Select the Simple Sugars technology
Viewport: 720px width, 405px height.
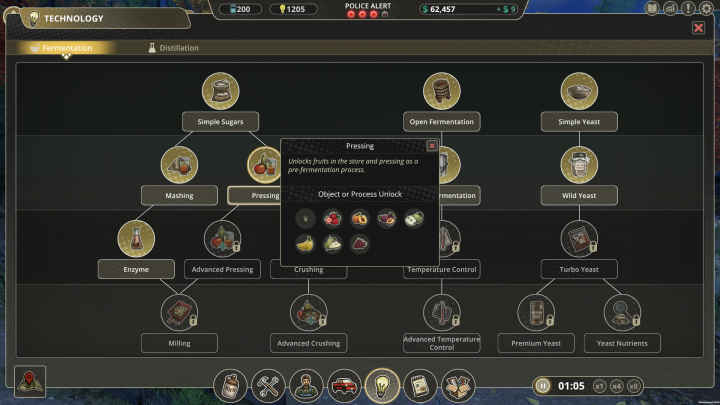click(x=221, y=122)
